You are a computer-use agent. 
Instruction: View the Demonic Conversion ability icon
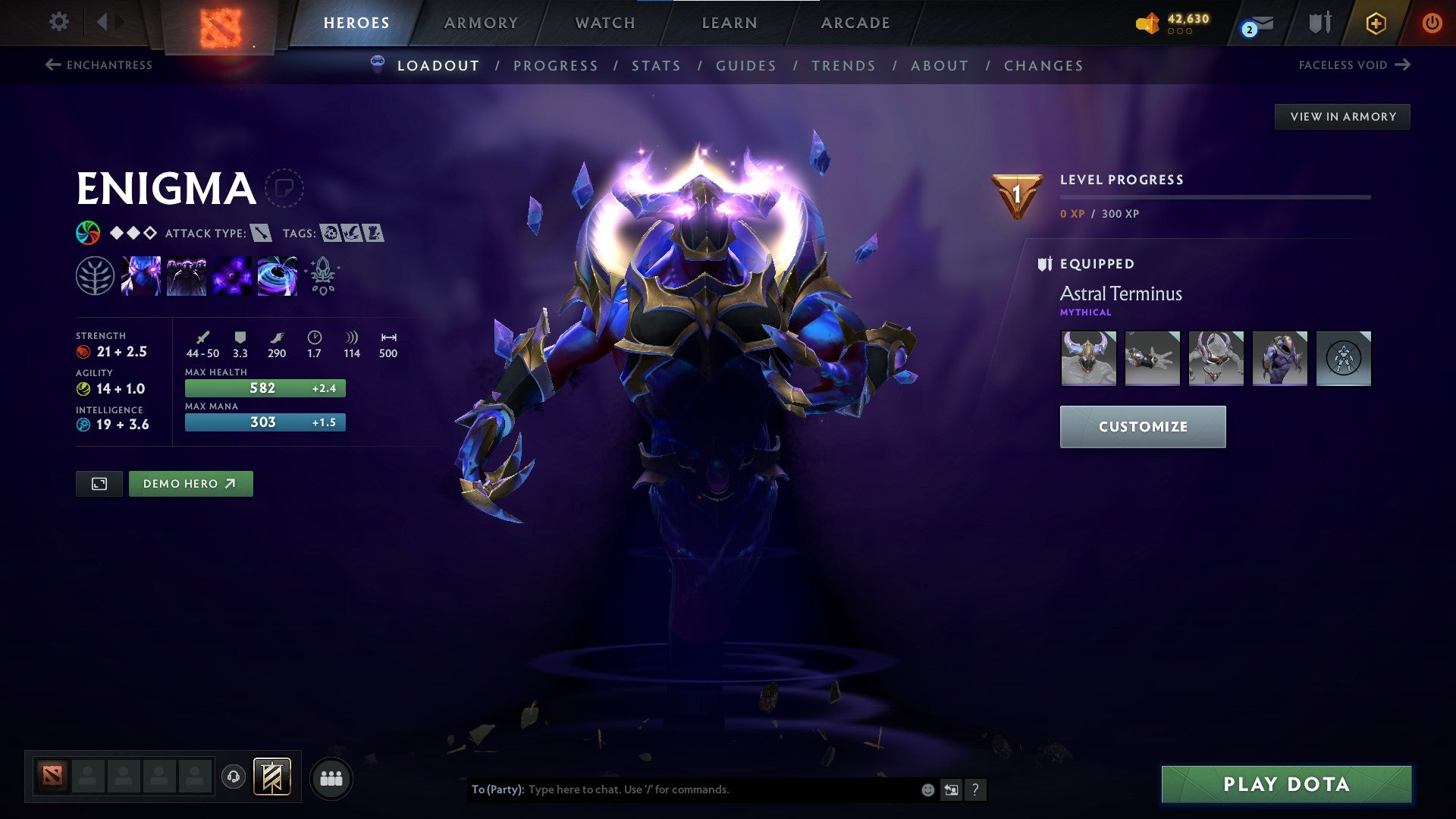pos(187,276)
